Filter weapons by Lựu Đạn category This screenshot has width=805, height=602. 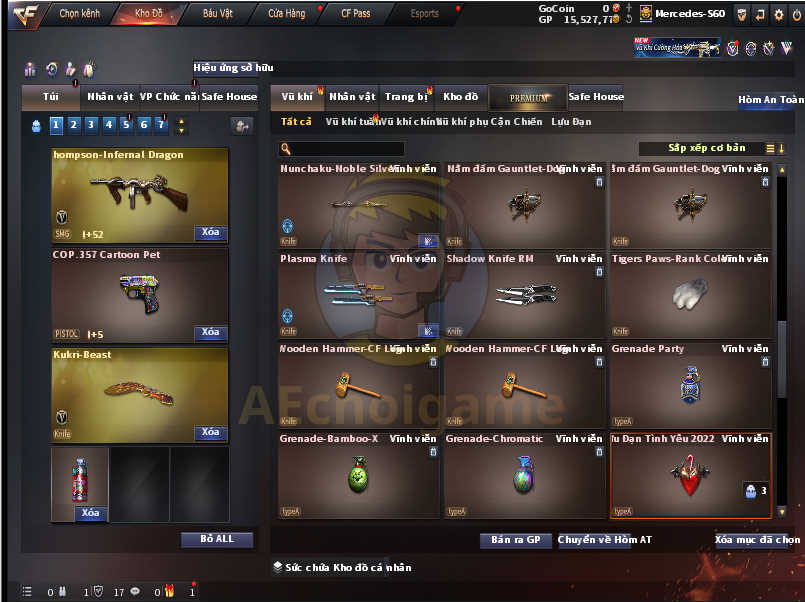tap(571, 122)
